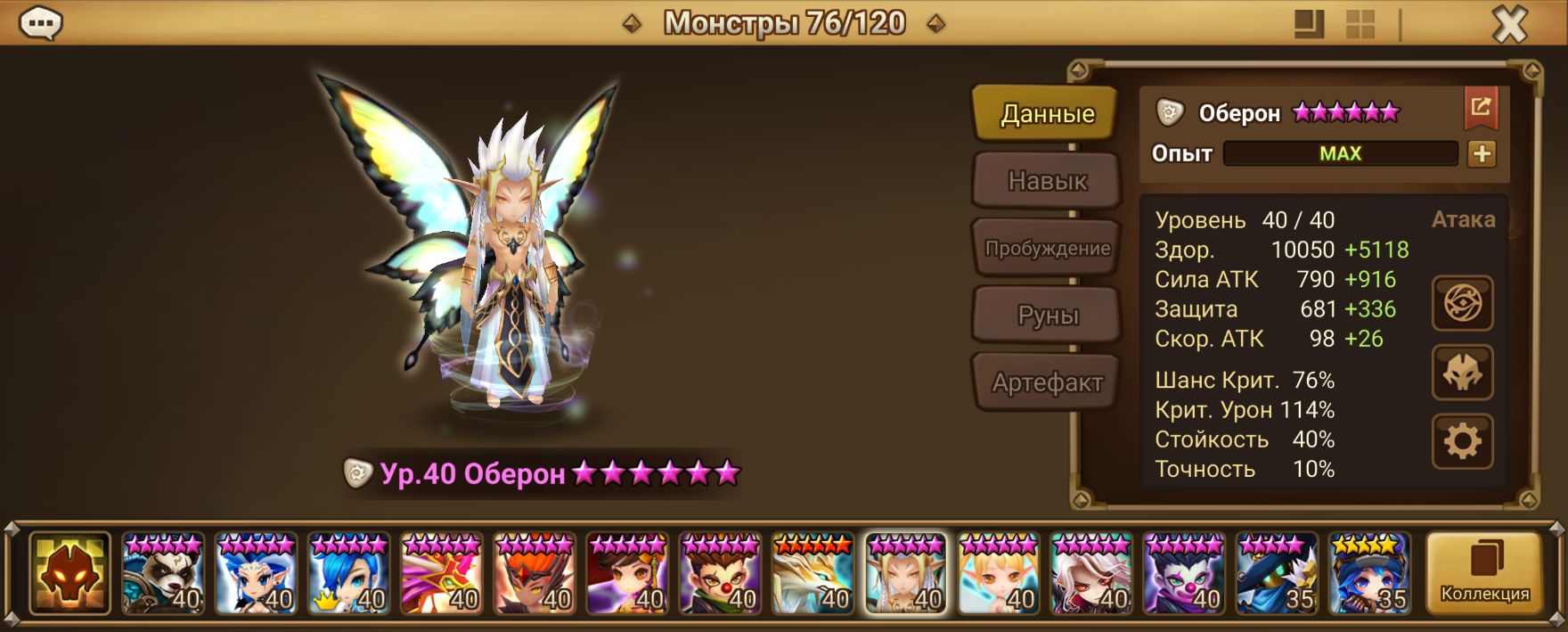The height and width of the screenshot is (632, 1568).
Task: Select the panda warrior monster thumbnail
Action: [x=163, y=573]
